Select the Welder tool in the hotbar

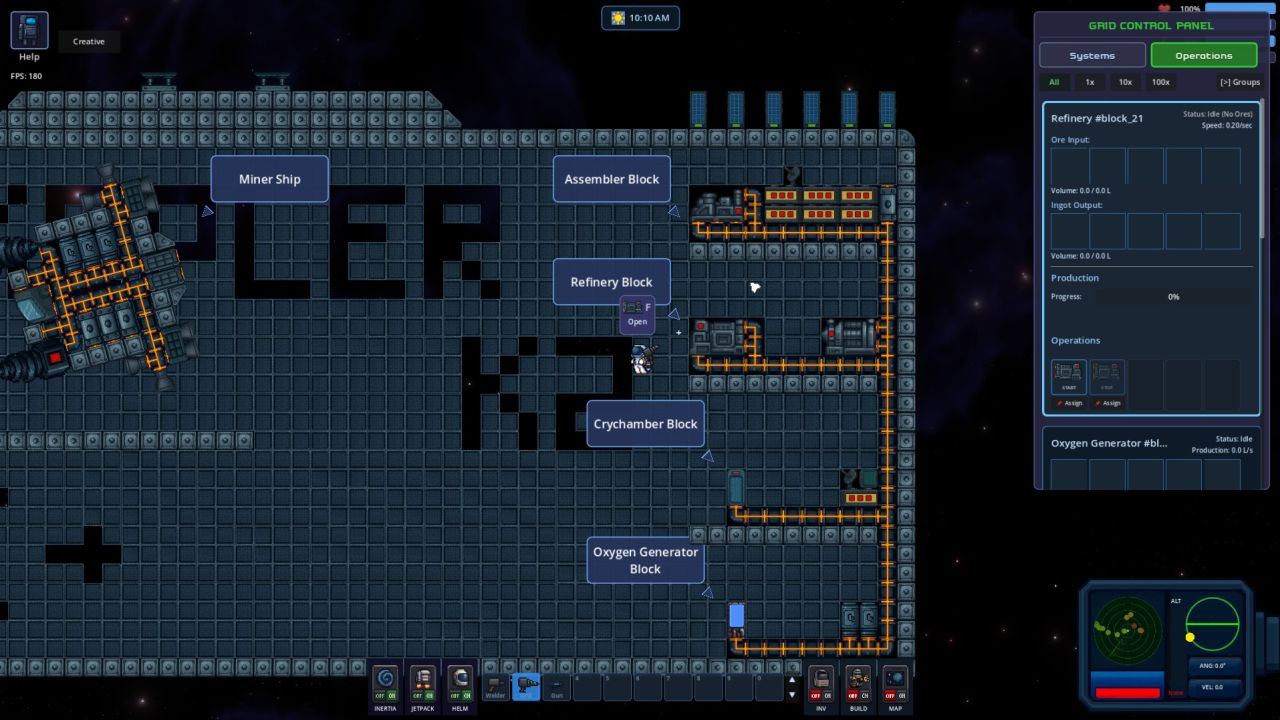coord(494,686)
